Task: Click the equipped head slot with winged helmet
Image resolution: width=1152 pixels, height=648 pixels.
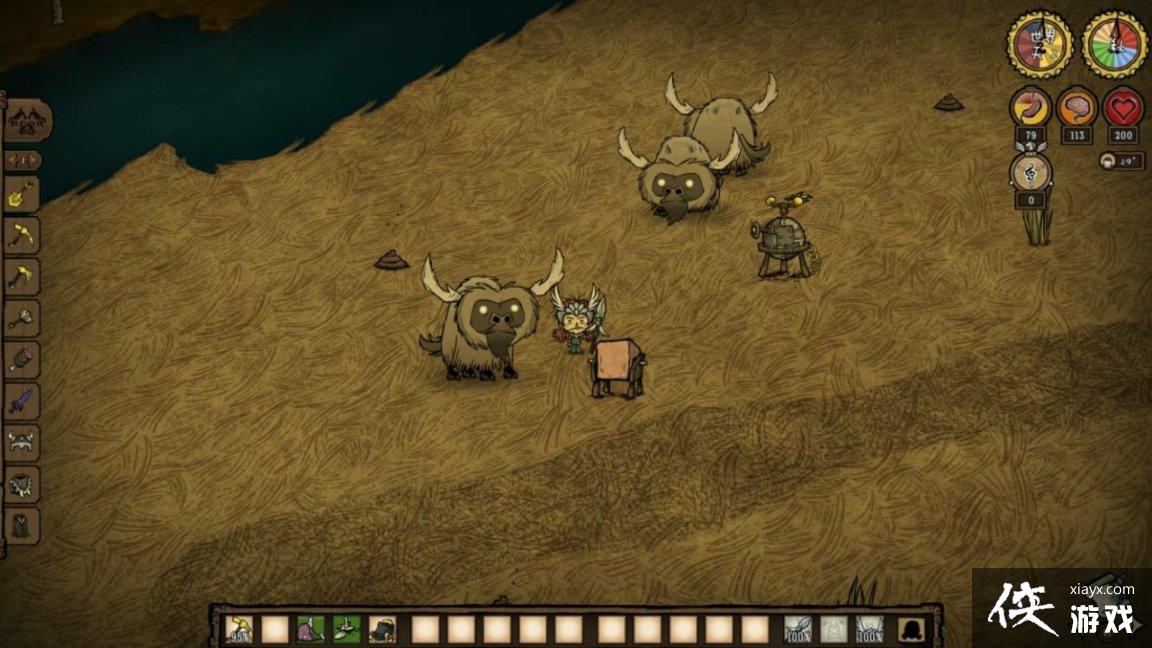Action: [869, 629]
